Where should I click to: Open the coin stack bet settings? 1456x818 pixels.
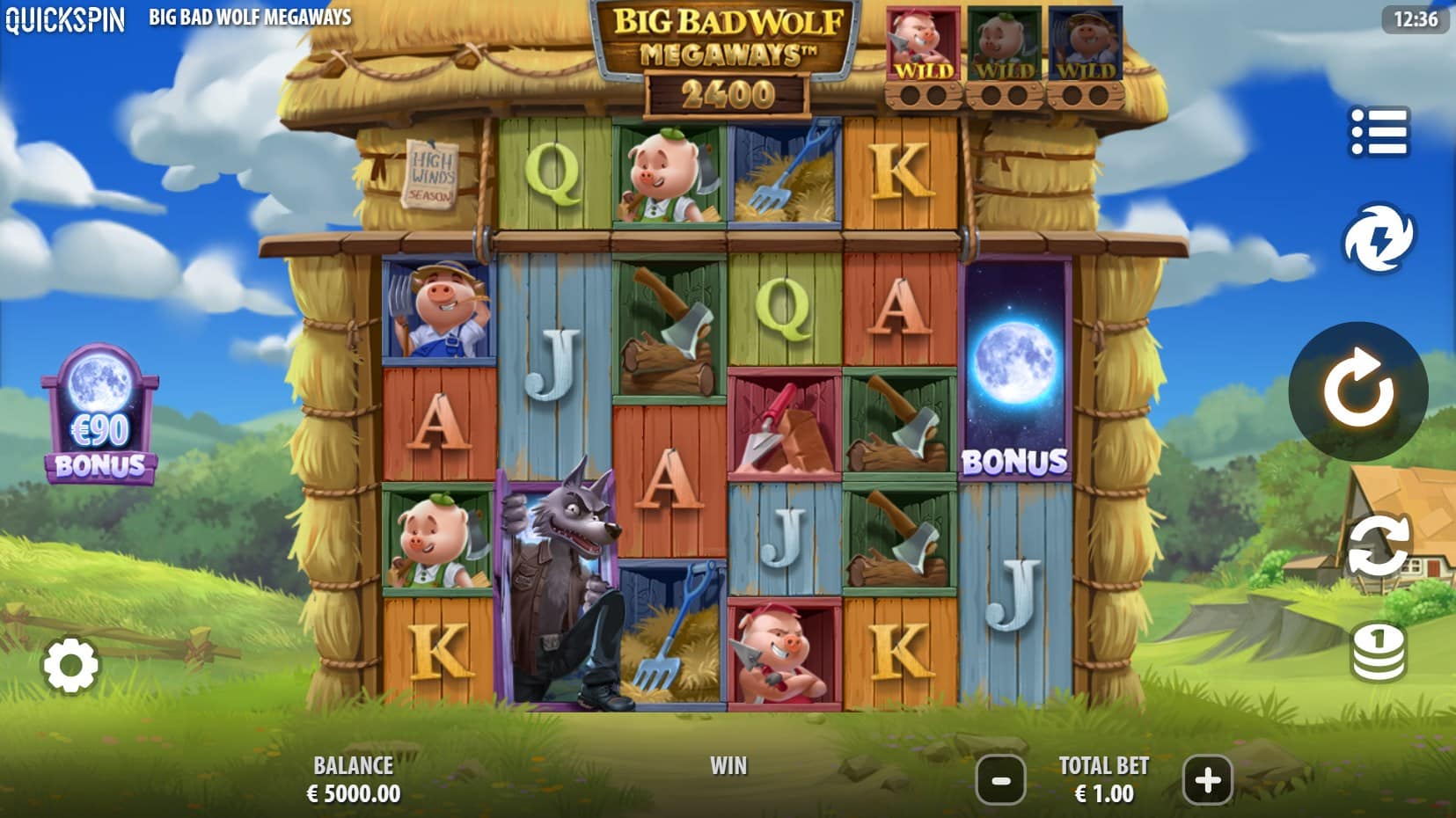[1378, 653]
